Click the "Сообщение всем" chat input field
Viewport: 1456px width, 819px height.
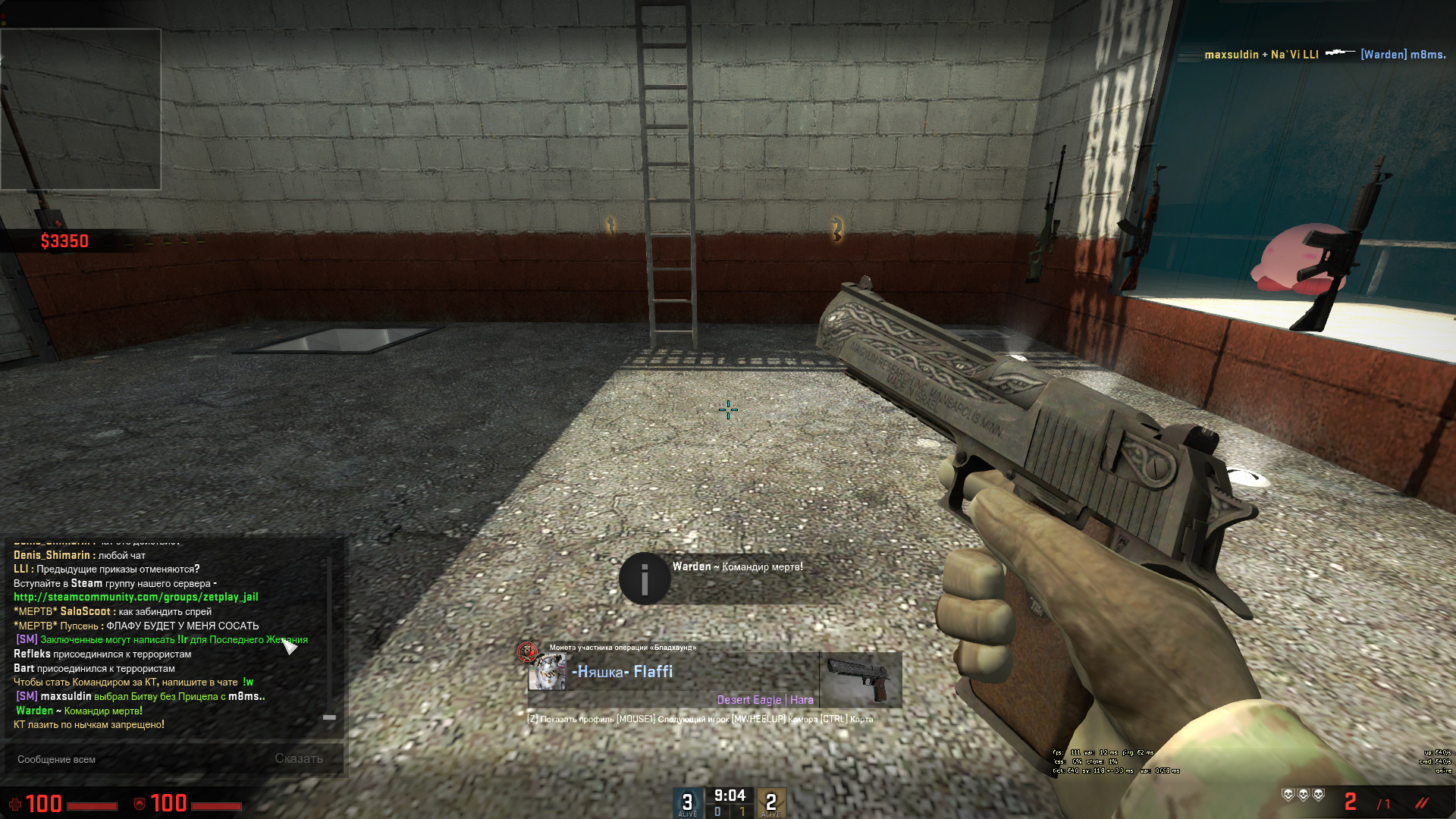(136, 759)
